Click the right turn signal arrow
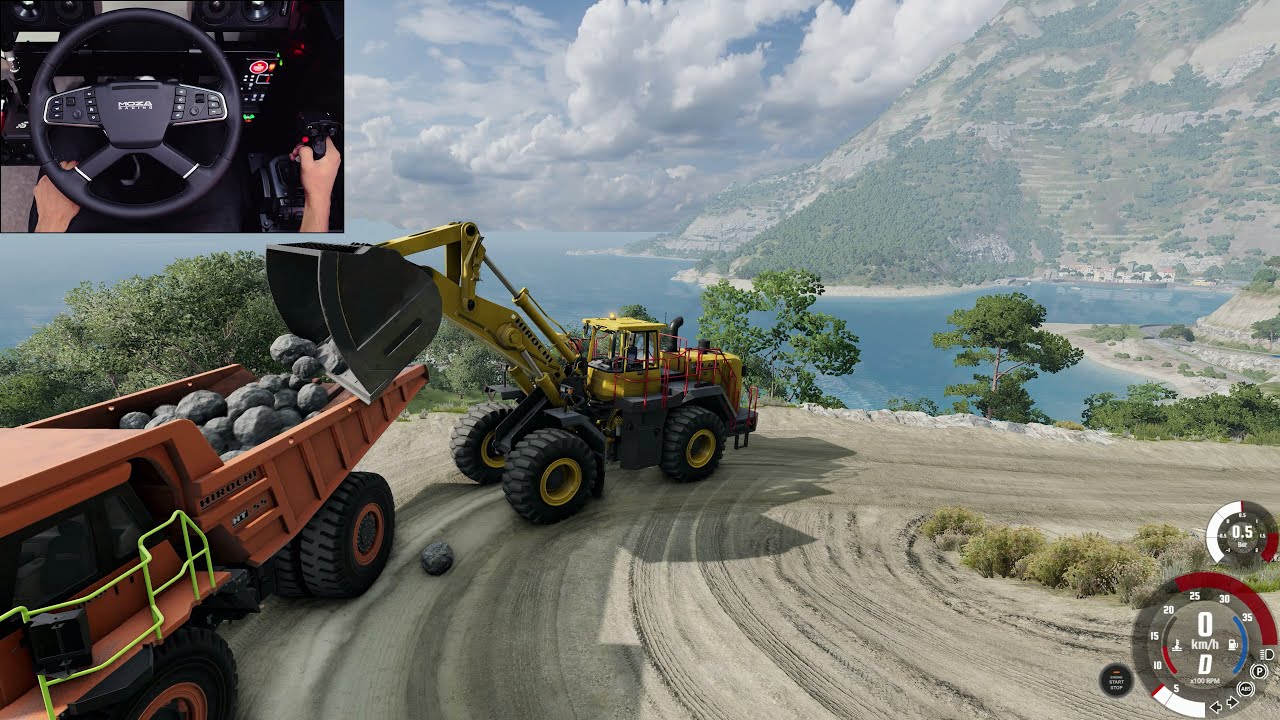 pyautogui.click(x=1232, y=702)
